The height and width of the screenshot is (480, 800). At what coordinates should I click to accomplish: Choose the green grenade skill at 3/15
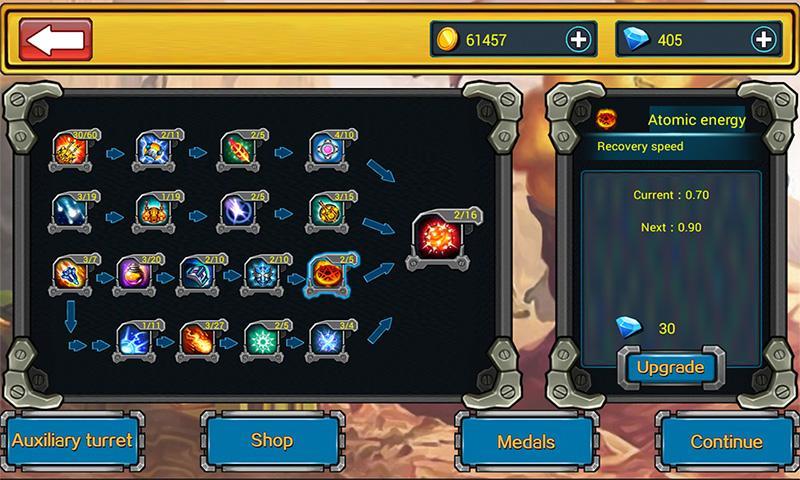pos(326,212)
